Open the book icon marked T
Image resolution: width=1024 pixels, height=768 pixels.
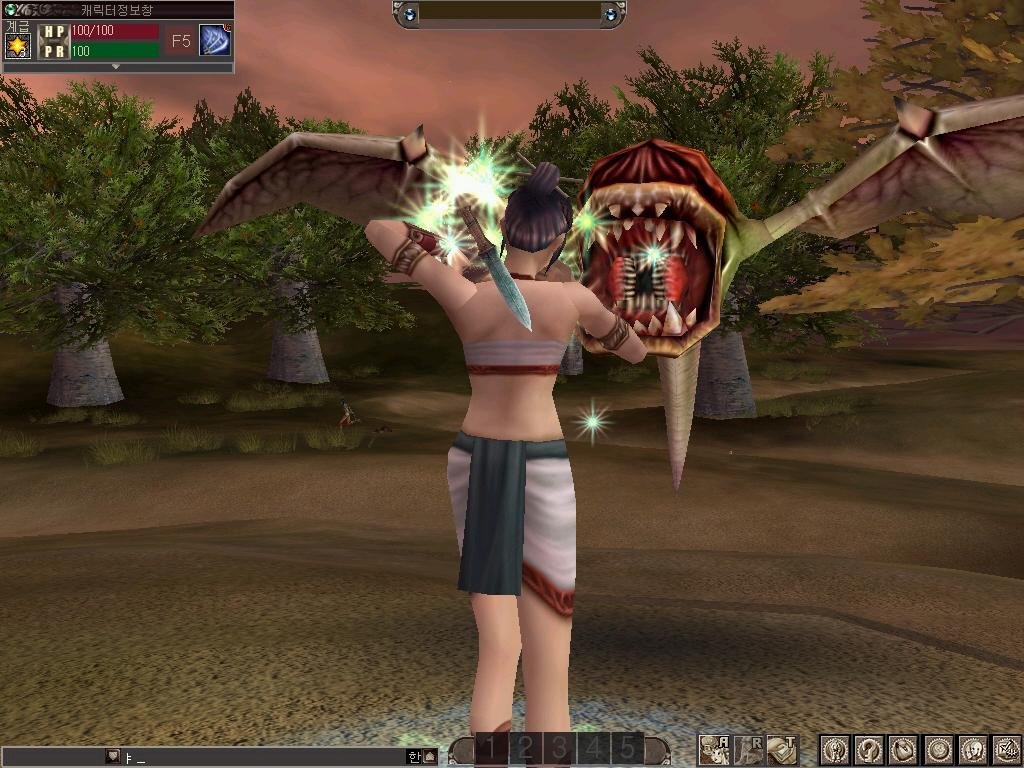click(782, 750)
